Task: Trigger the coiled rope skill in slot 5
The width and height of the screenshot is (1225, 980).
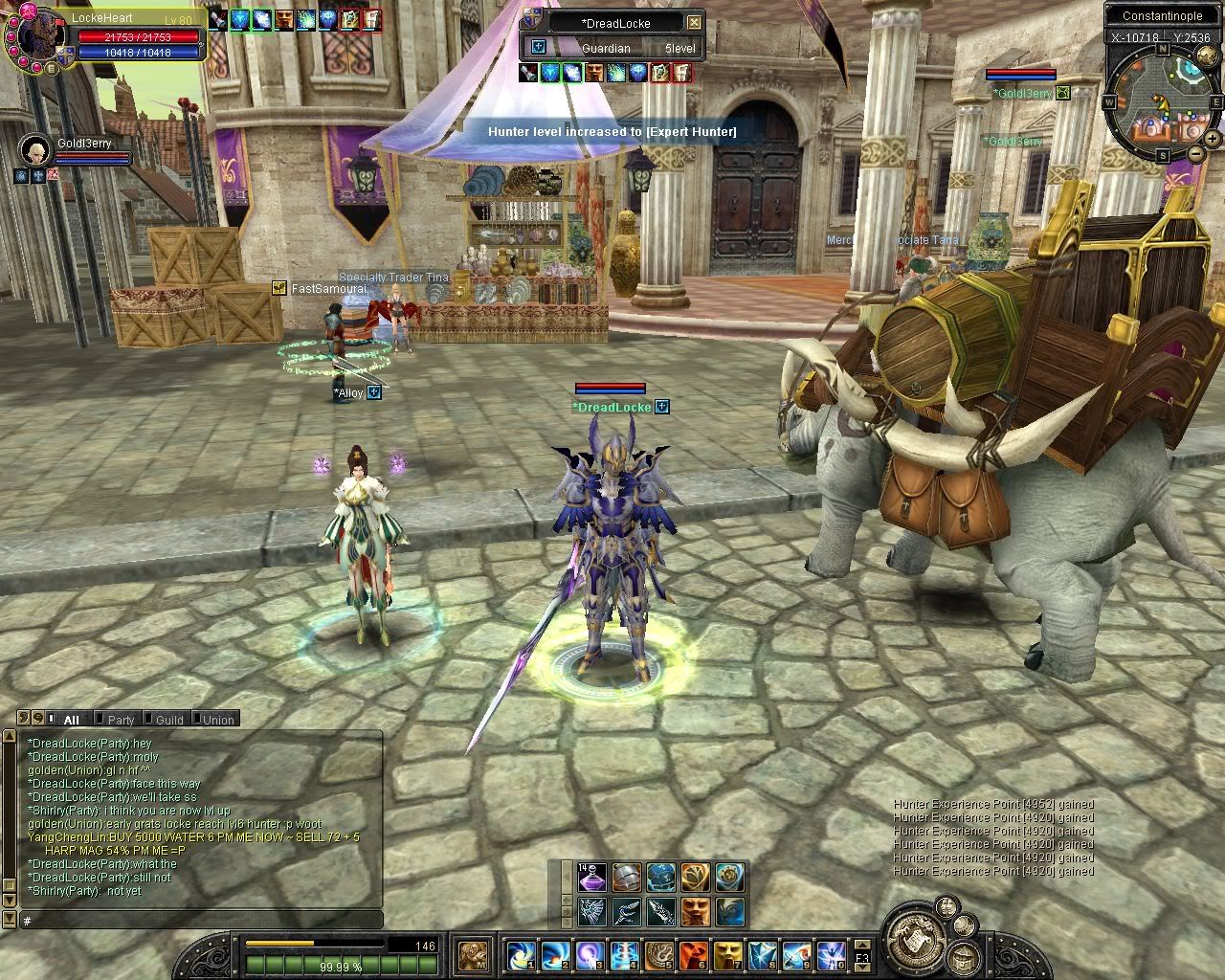Action: tap(659, 954)
